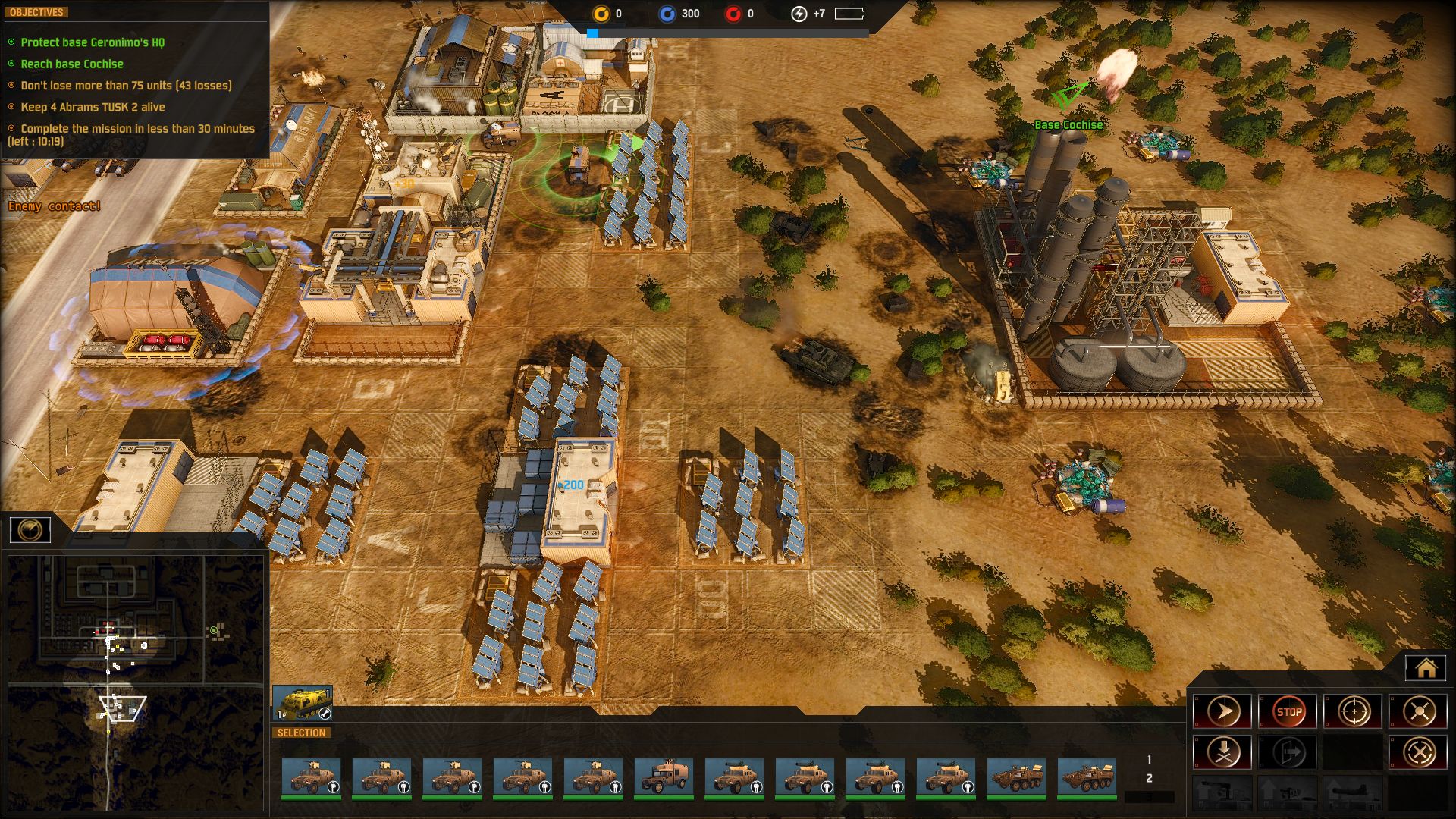Click the OBJECTIVES panel header

click(36, 12)
